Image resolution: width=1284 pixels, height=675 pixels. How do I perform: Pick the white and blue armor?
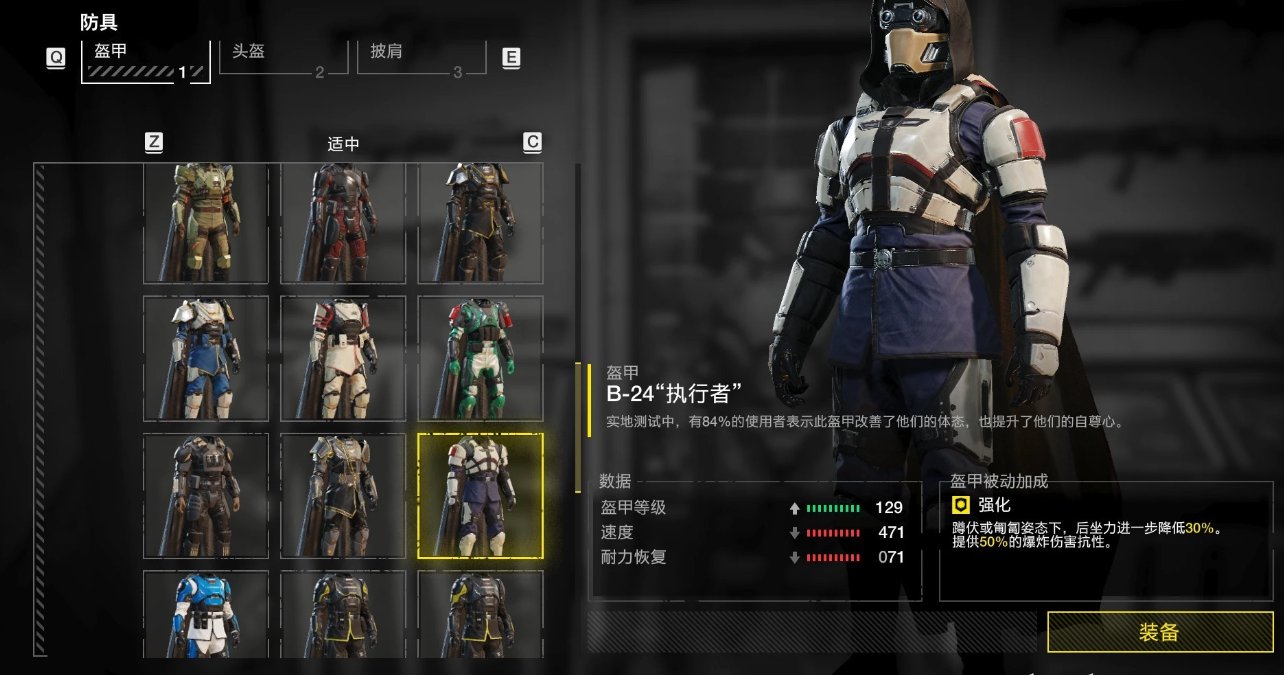tap(206, 358)
